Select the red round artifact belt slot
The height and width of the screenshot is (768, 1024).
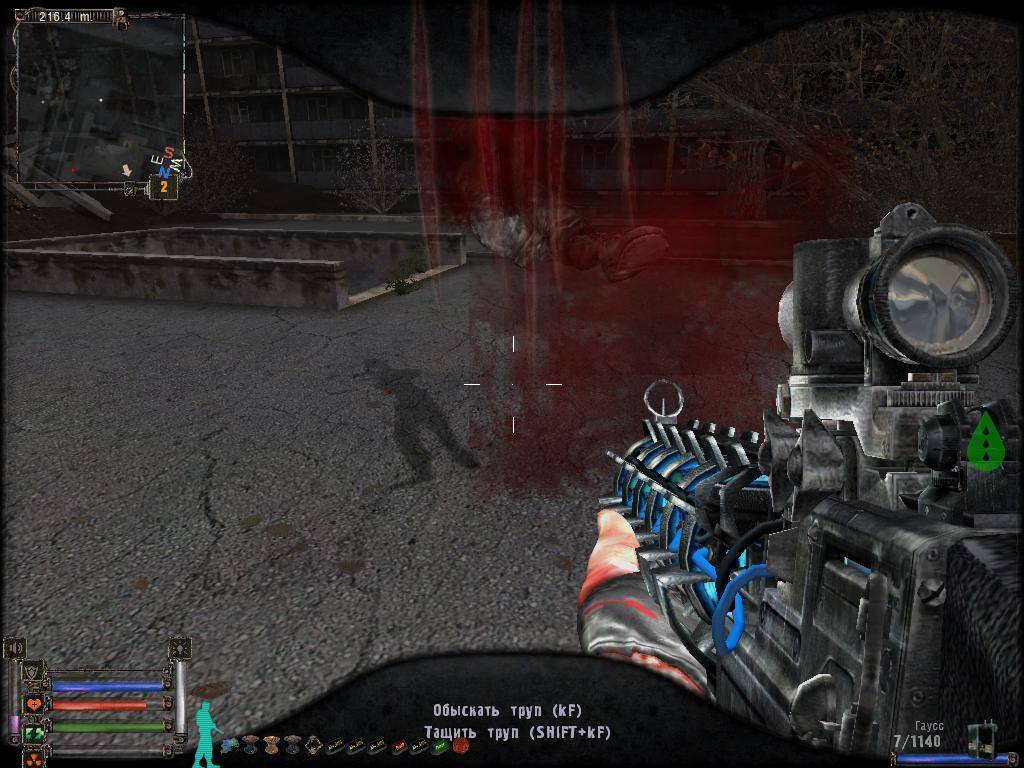coord(461,745)
